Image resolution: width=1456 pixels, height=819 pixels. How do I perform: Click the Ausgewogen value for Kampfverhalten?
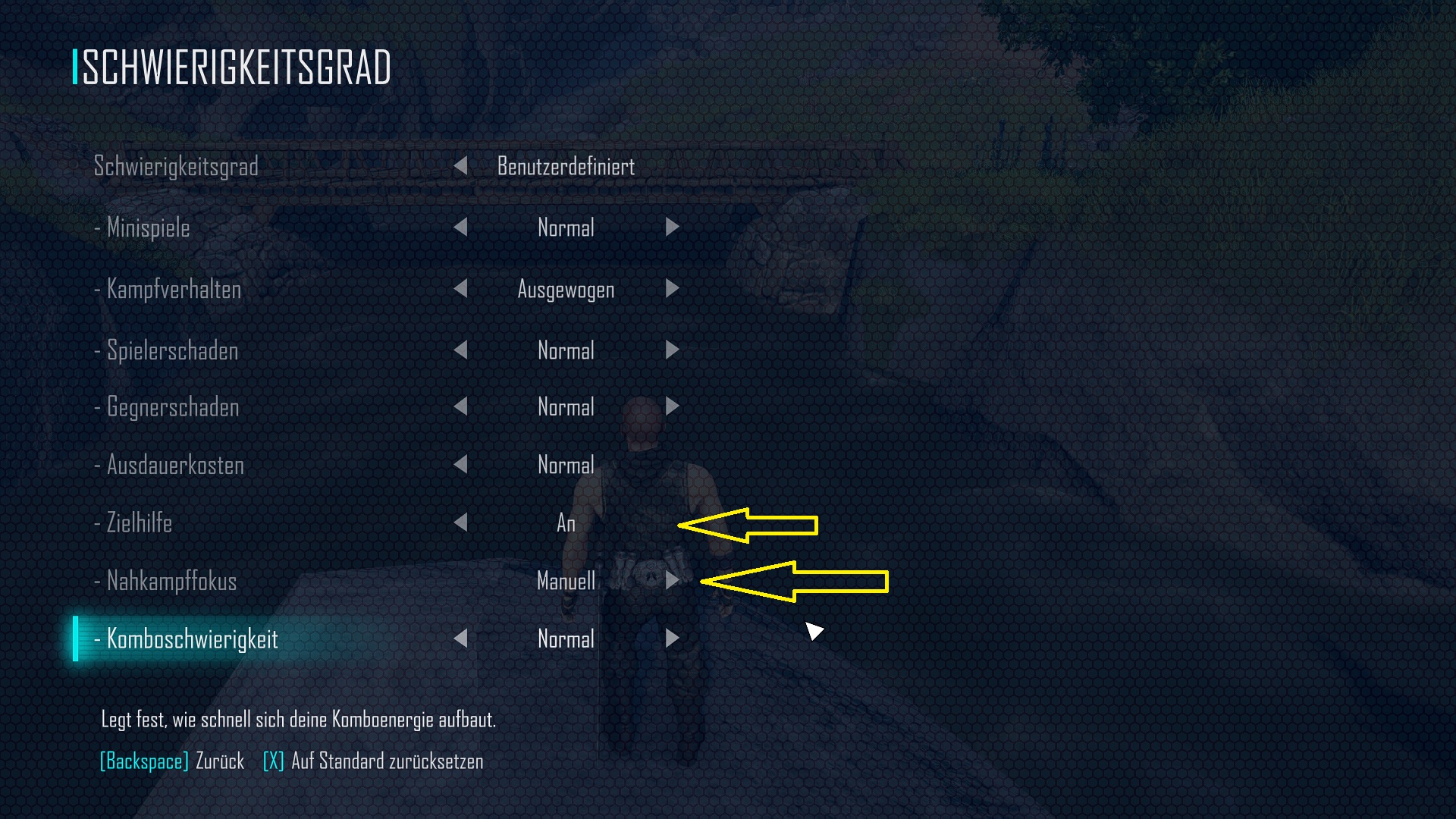click(566, 289)
